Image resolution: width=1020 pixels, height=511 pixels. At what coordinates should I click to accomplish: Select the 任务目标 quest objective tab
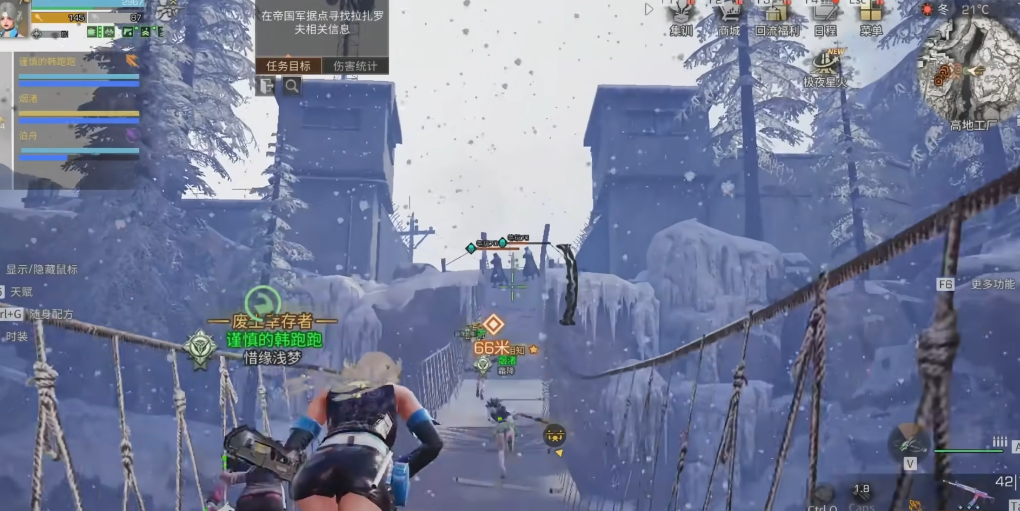pyautogui.click(x=288, y=66)
